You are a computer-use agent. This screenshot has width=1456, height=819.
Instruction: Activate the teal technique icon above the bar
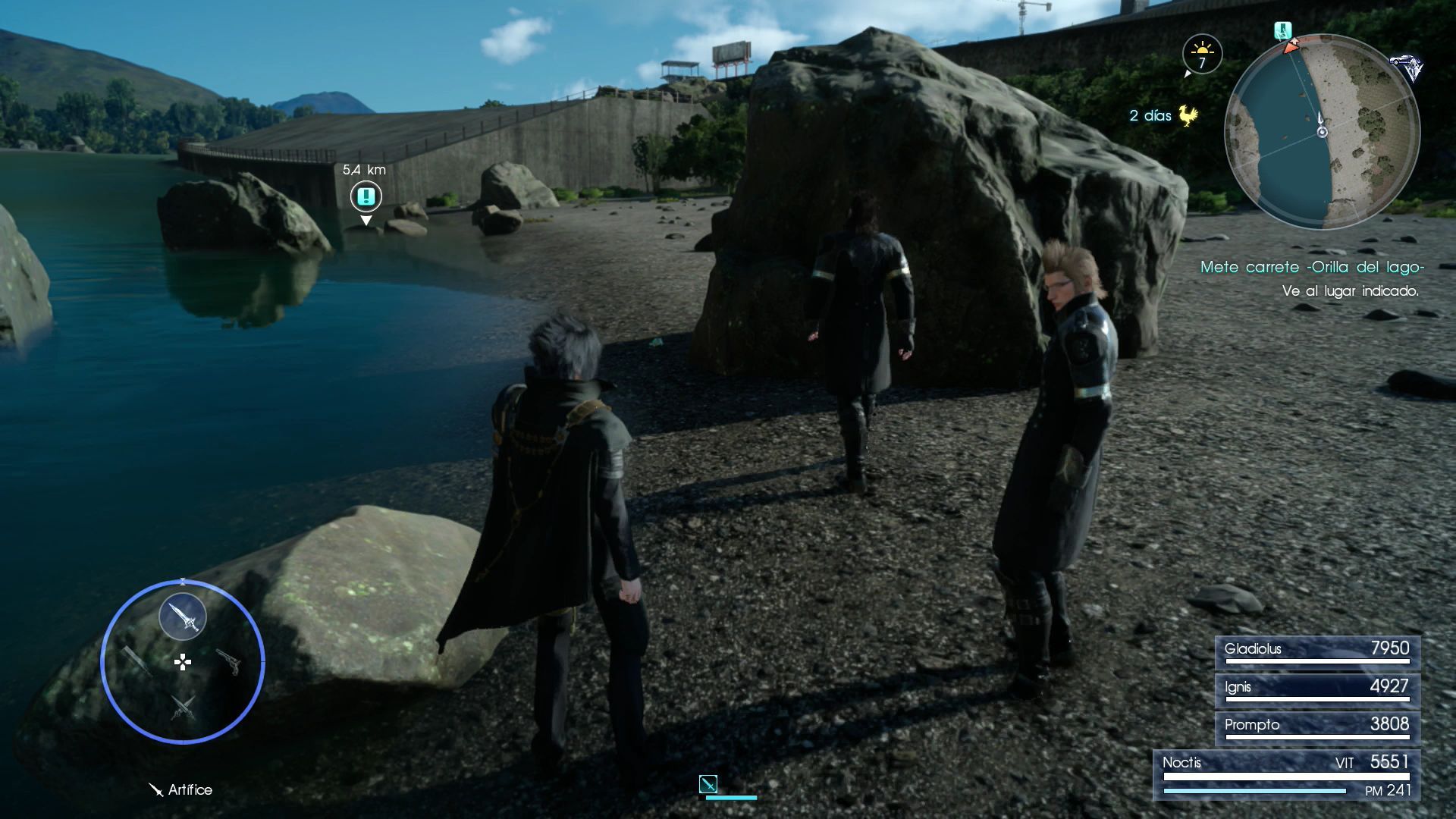click(x=708, y=783)
